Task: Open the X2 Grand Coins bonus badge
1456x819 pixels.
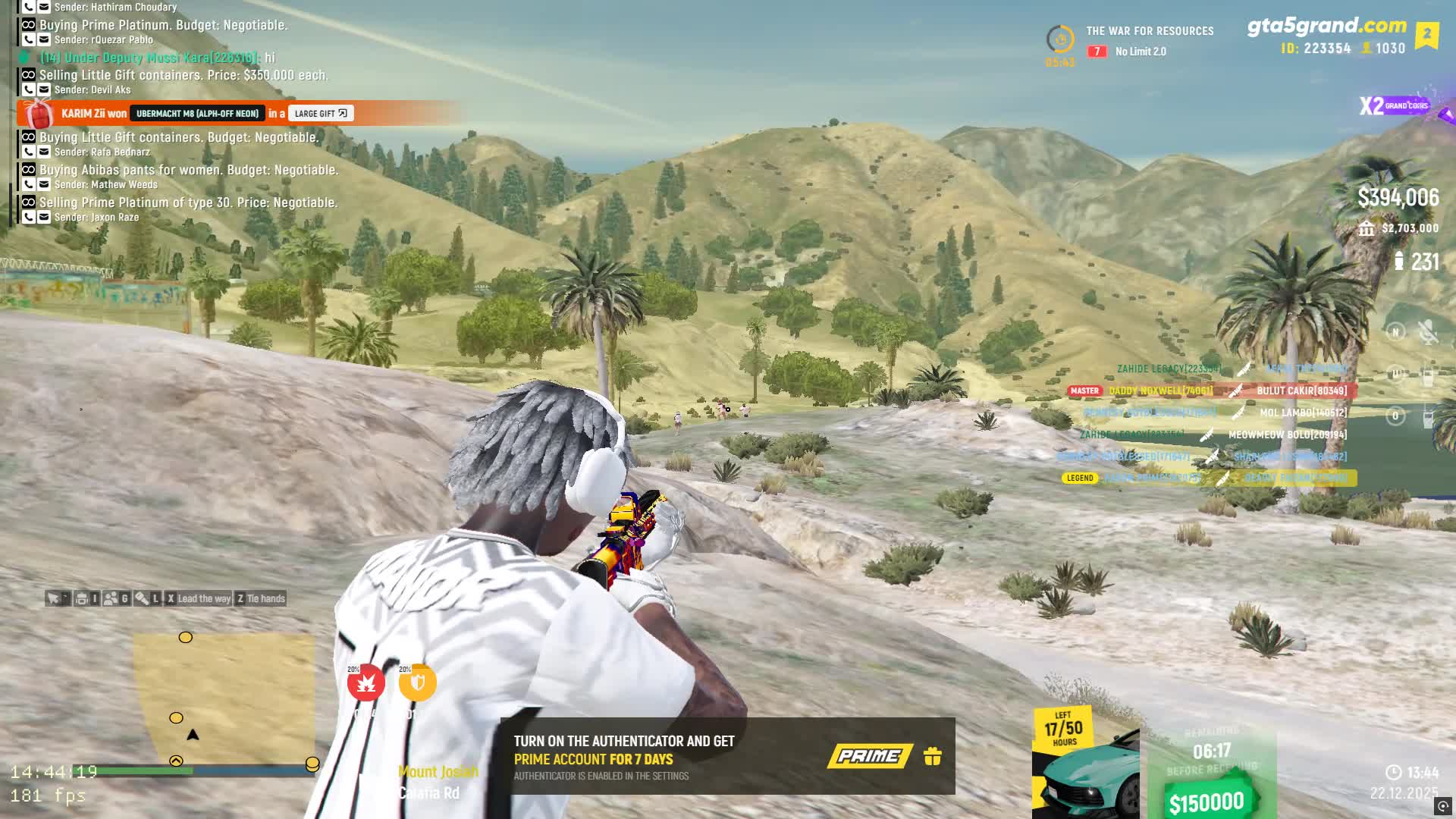Action: pyautogui.click(x=1394, y=106)
